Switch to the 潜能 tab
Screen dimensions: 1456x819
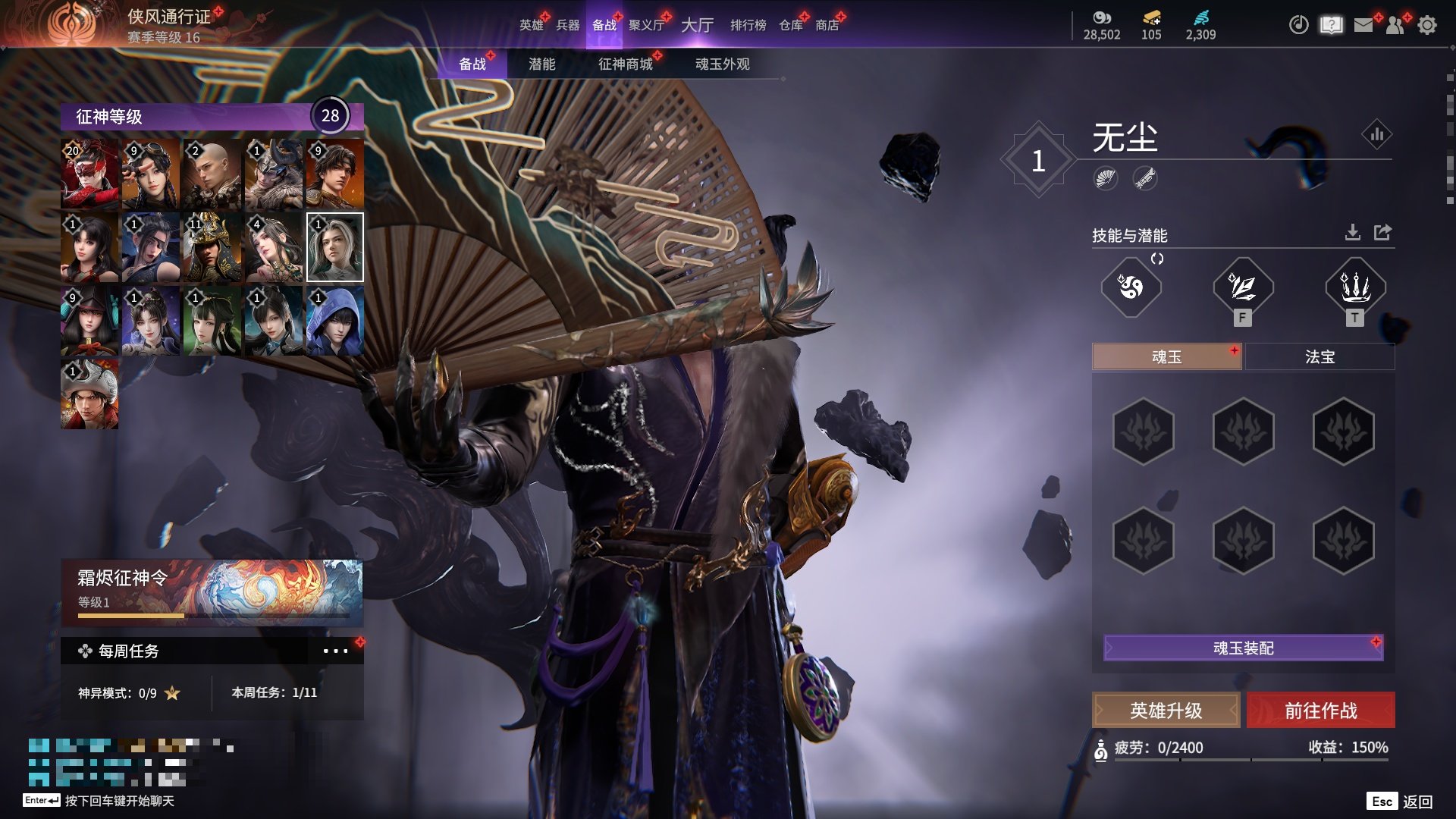pyautogui.click(x=541, y=64)
